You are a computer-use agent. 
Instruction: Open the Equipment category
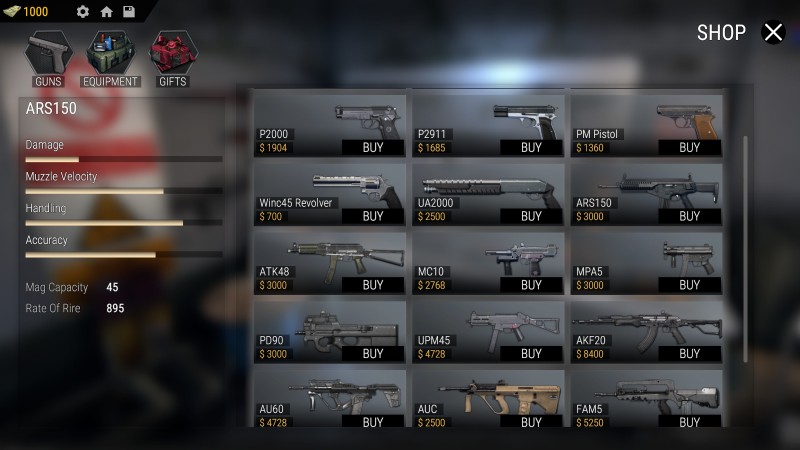[110, 58]
